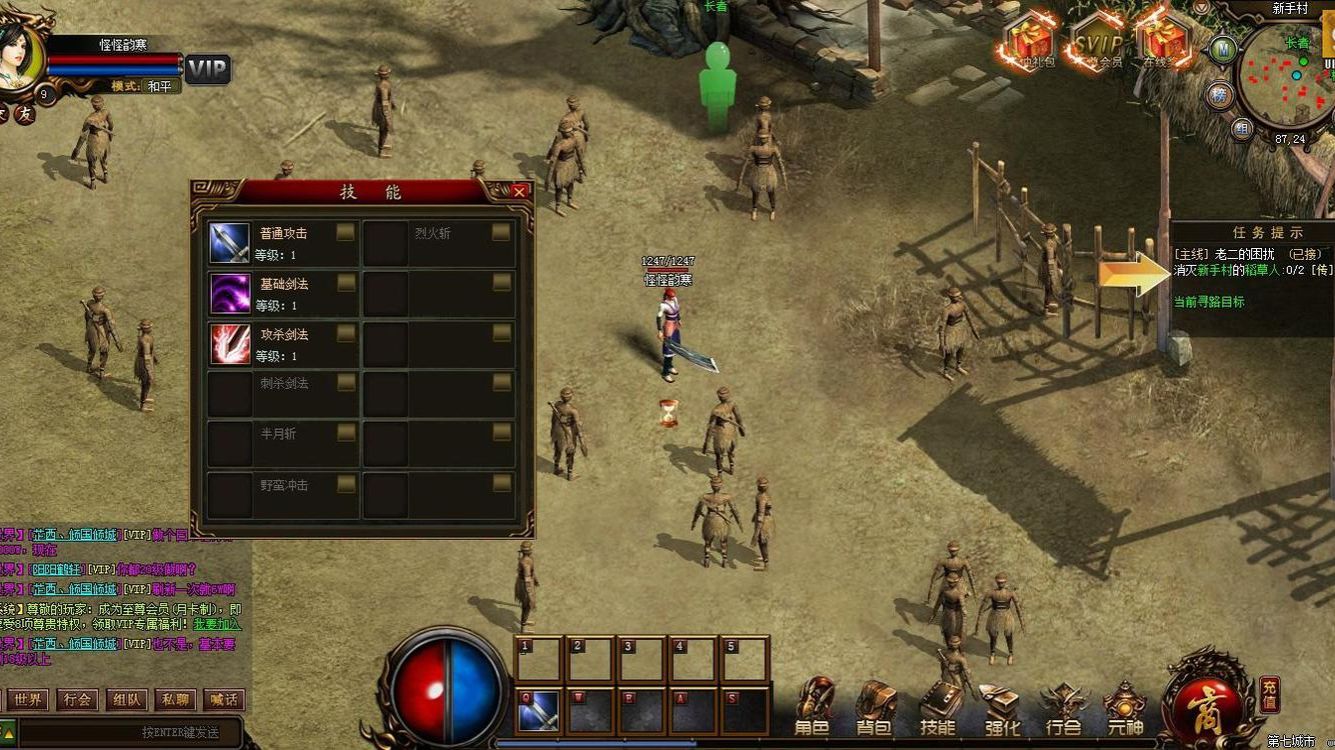Select the 普通攻击 sword skill icon
The width and height of the screenshot is (1335, 750).
(x=229, y=243)
